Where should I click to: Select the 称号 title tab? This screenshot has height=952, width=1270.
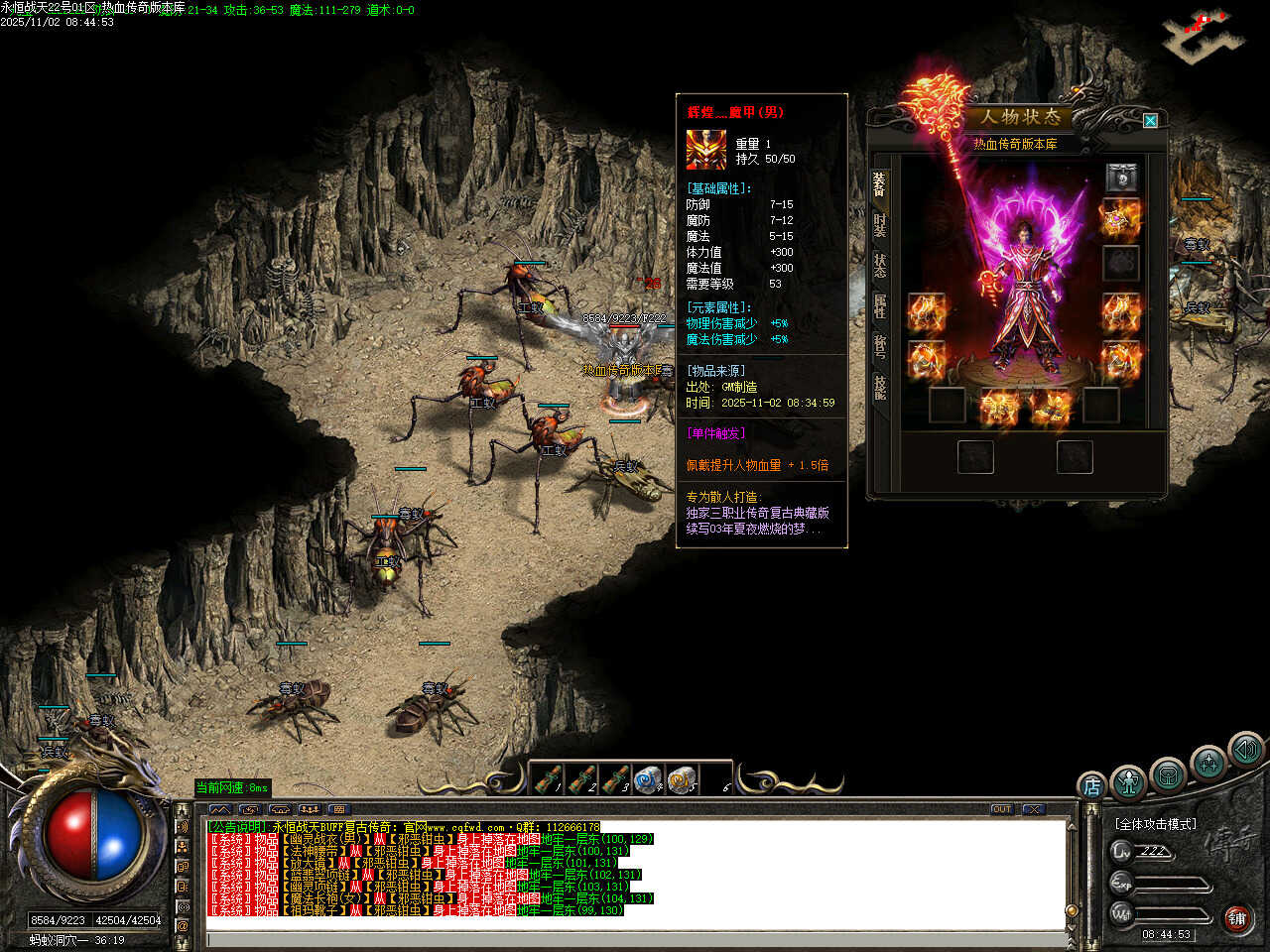tap(880, 346)
